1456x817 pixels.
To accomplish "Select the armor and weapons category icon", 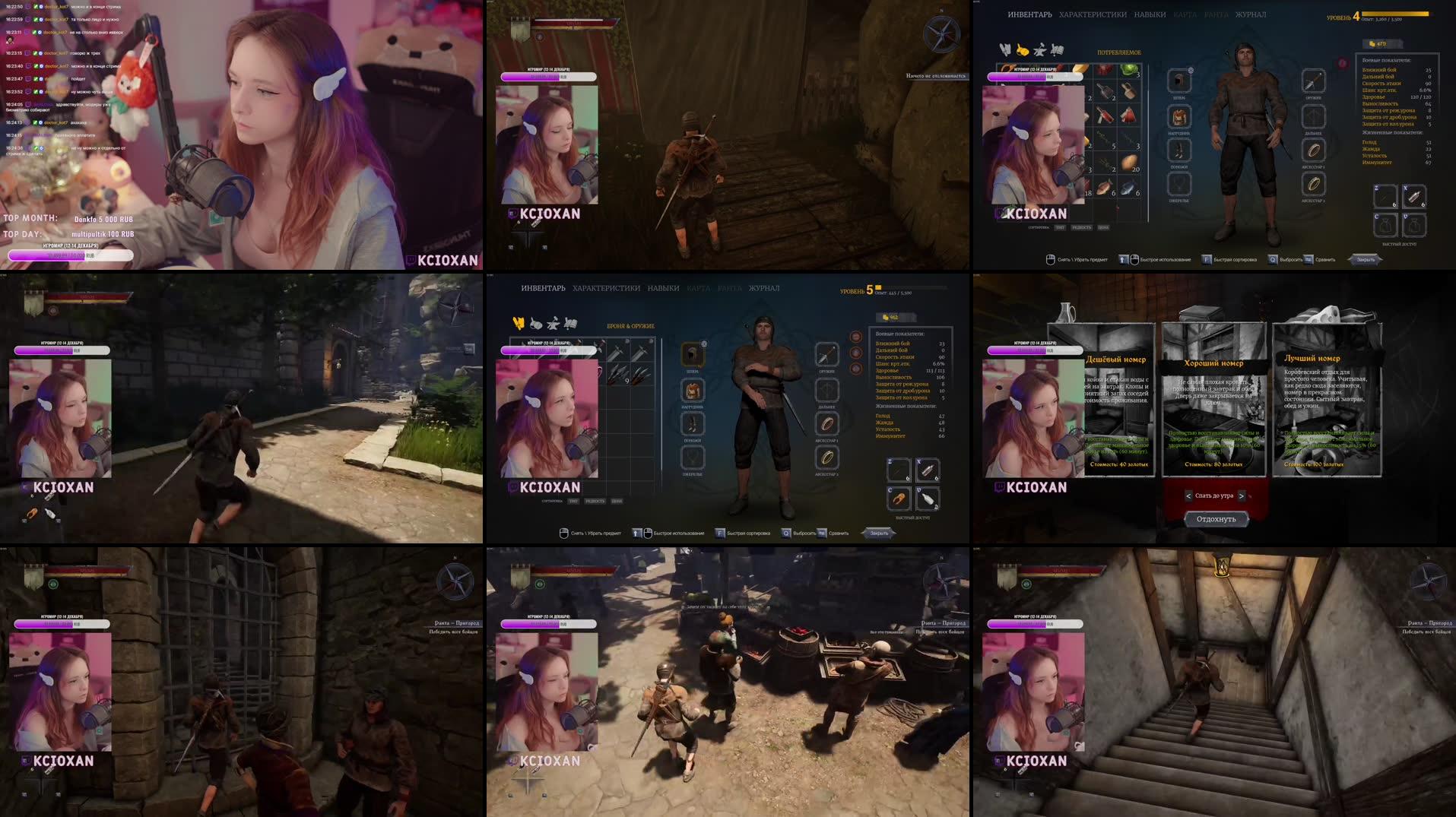I will (519, 324).
